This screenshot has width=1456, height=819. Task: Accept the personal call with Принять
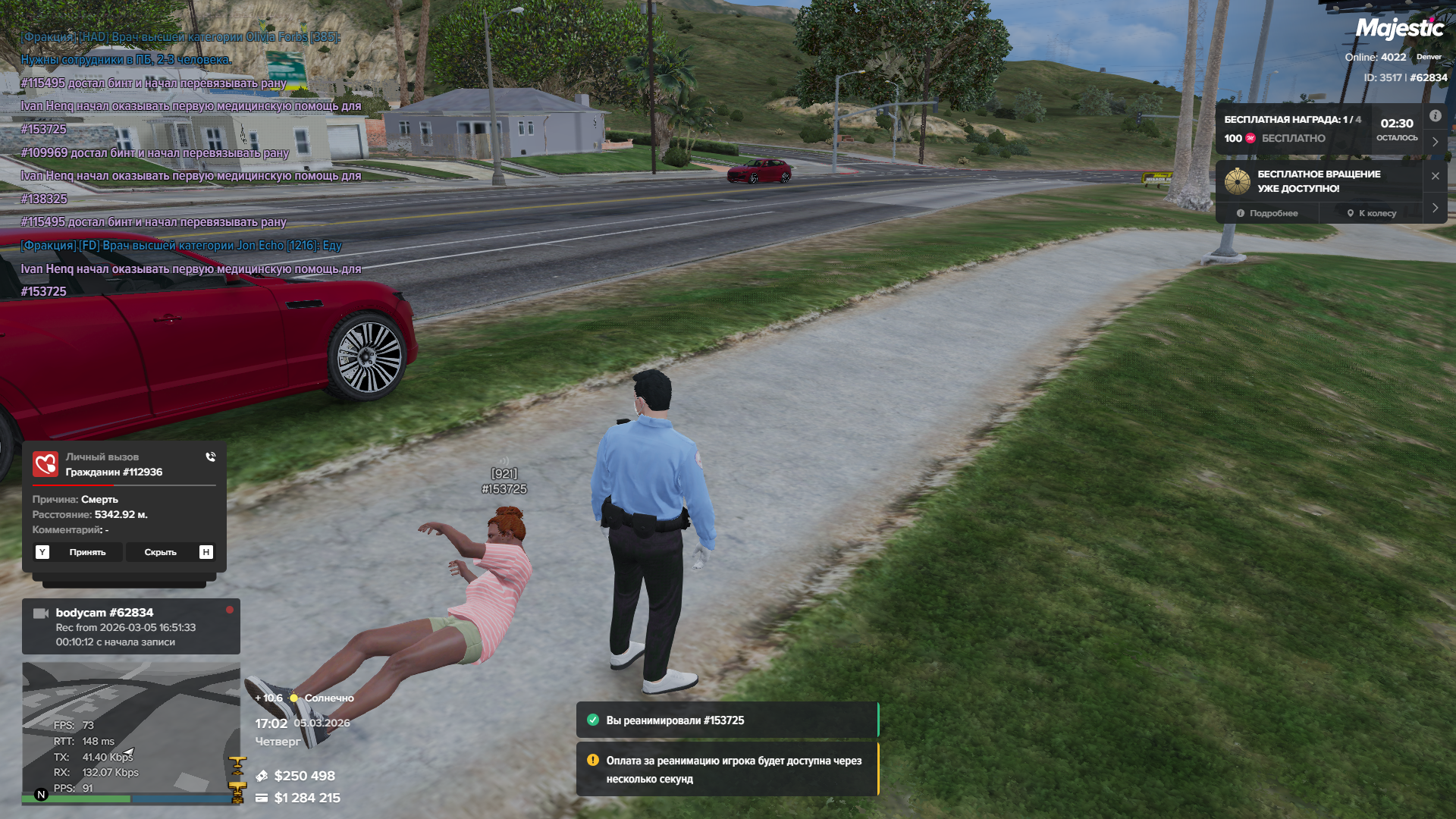[87, 552]
